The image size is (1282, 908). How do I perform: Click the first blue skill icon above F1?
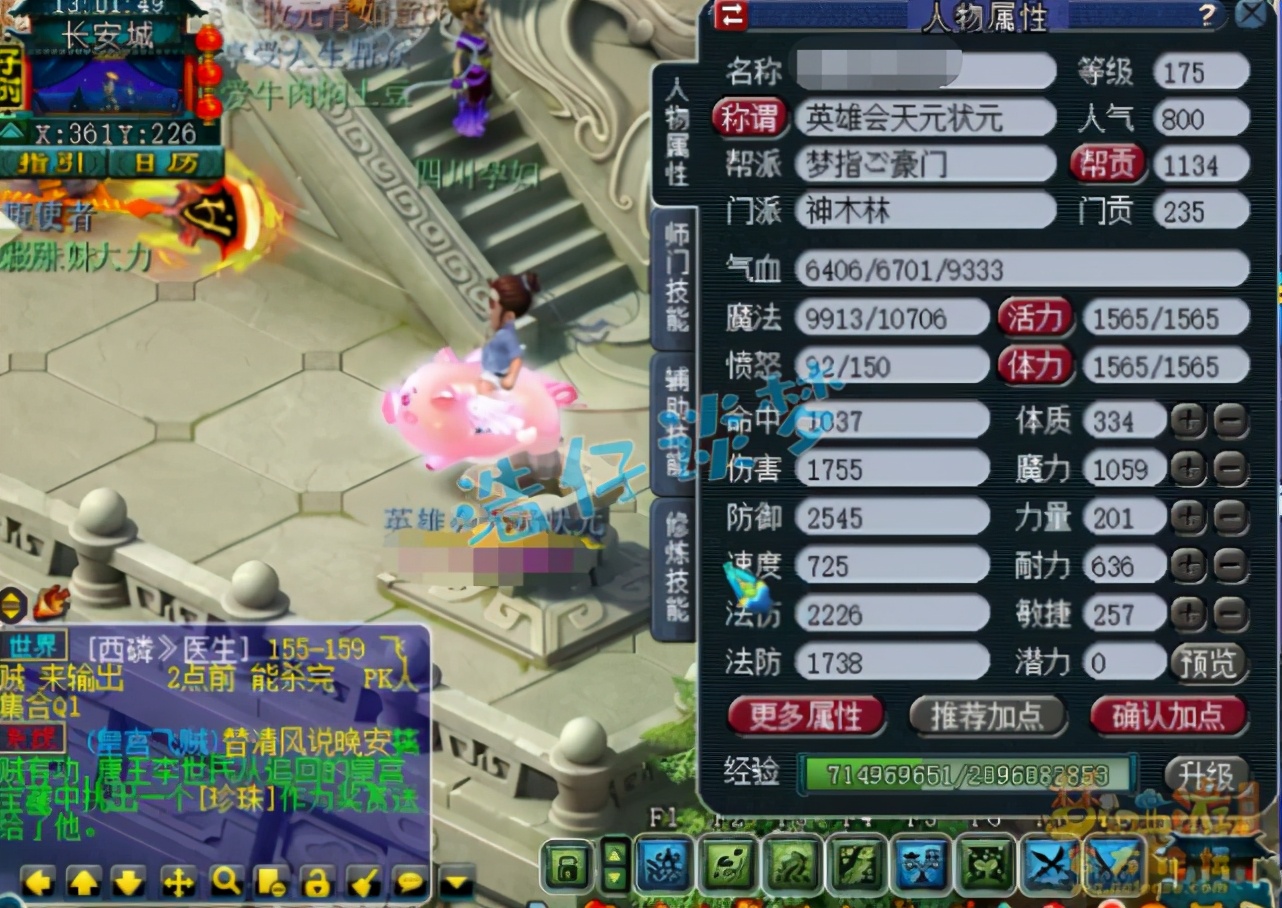click(662, 864)
